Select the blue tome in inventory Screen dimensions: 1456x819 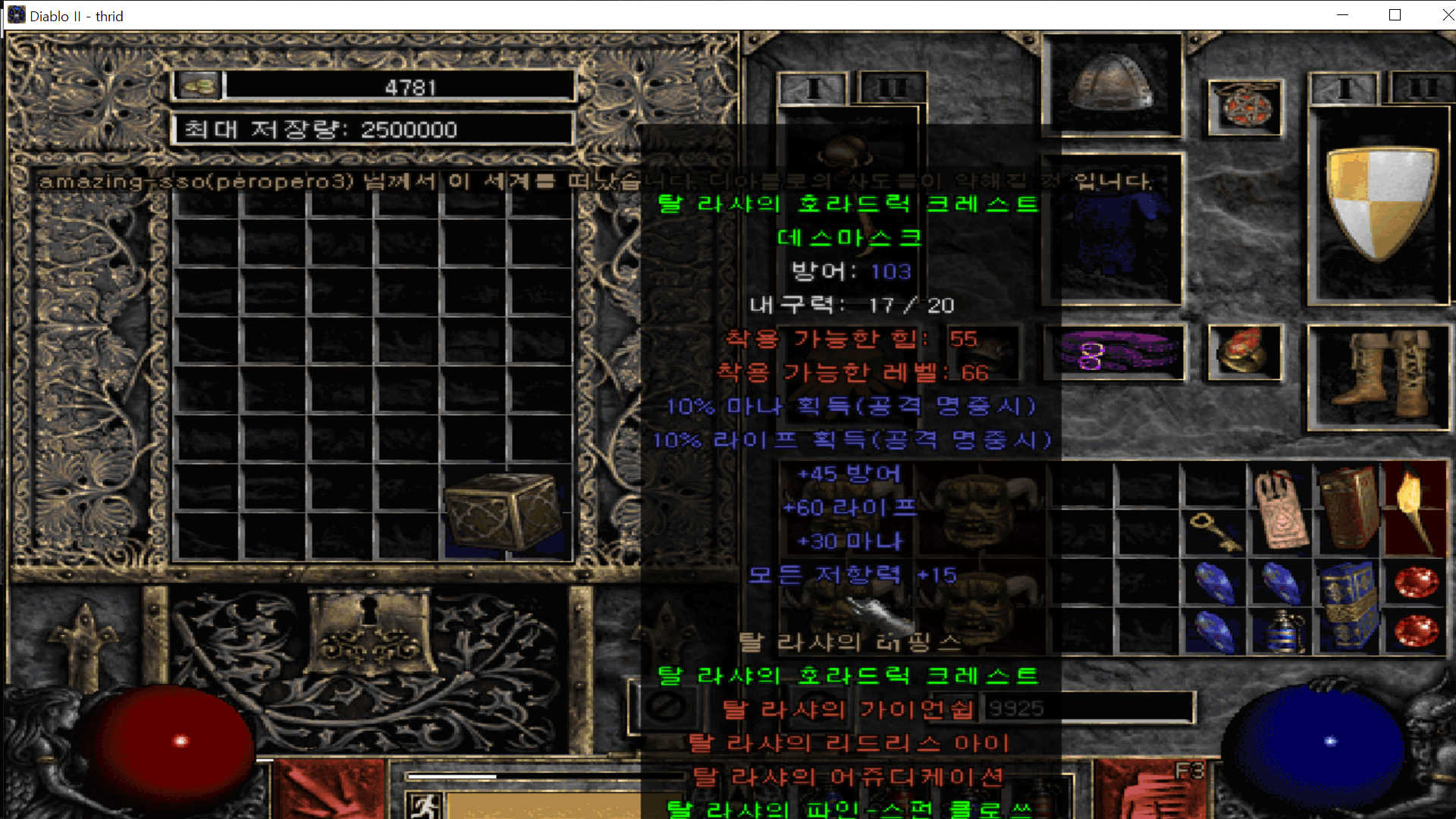coord(1348,604)
